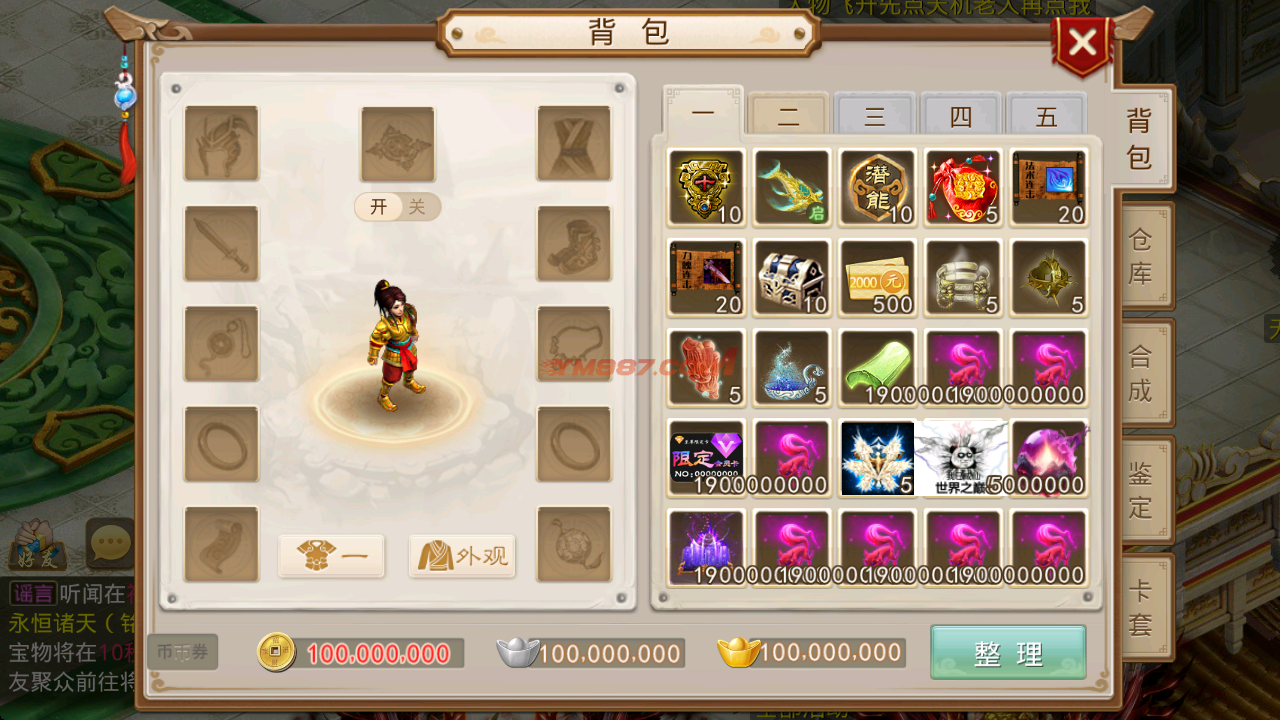Viewport: 1280px width, 720px height.
Task: Open the 外观 appearance button
Action: (x=462, y=556)
